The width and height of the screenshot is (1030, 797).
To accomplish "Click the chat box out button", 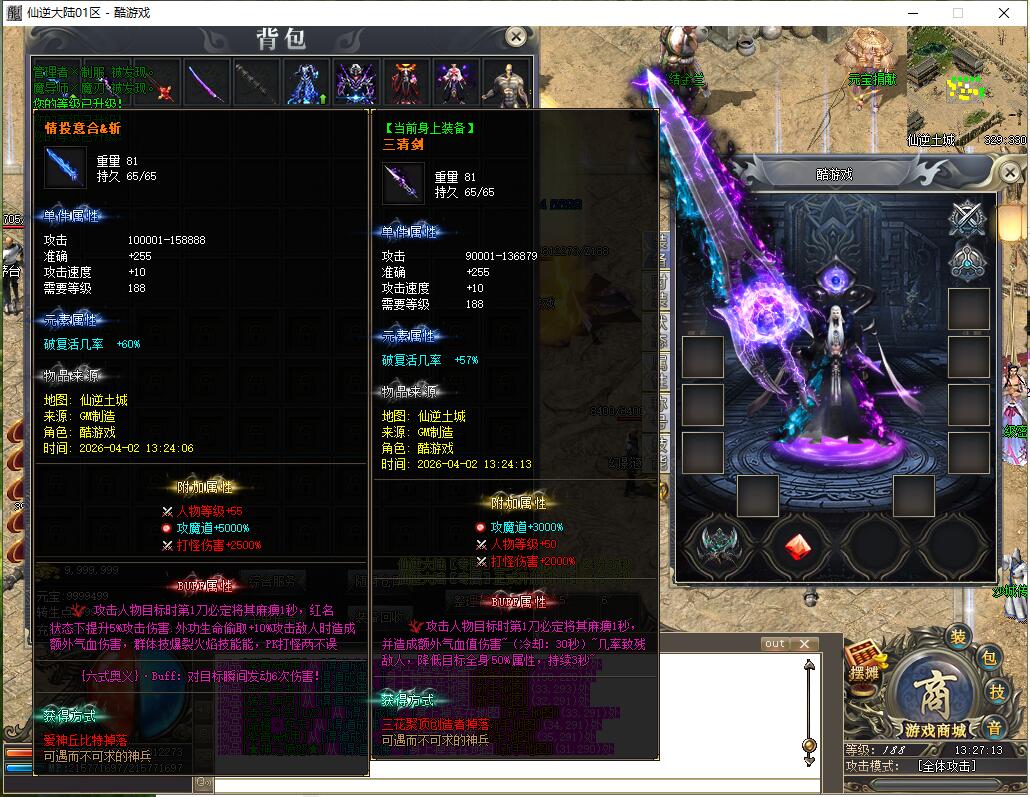I will tap(775, 644).
